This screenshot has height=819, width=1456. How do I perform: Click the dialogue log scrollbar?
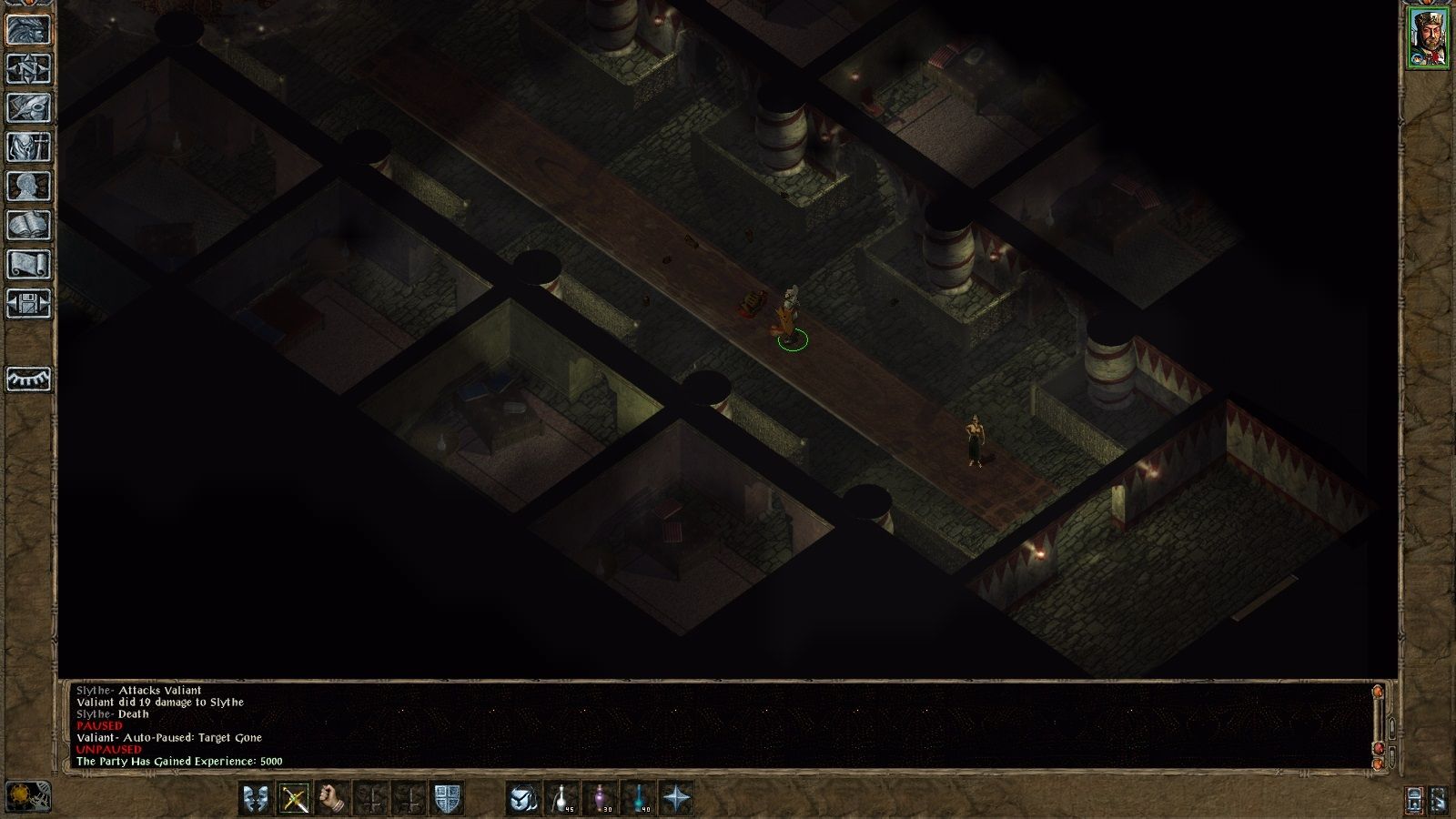pyautogui.click(x=1379, y=723)
